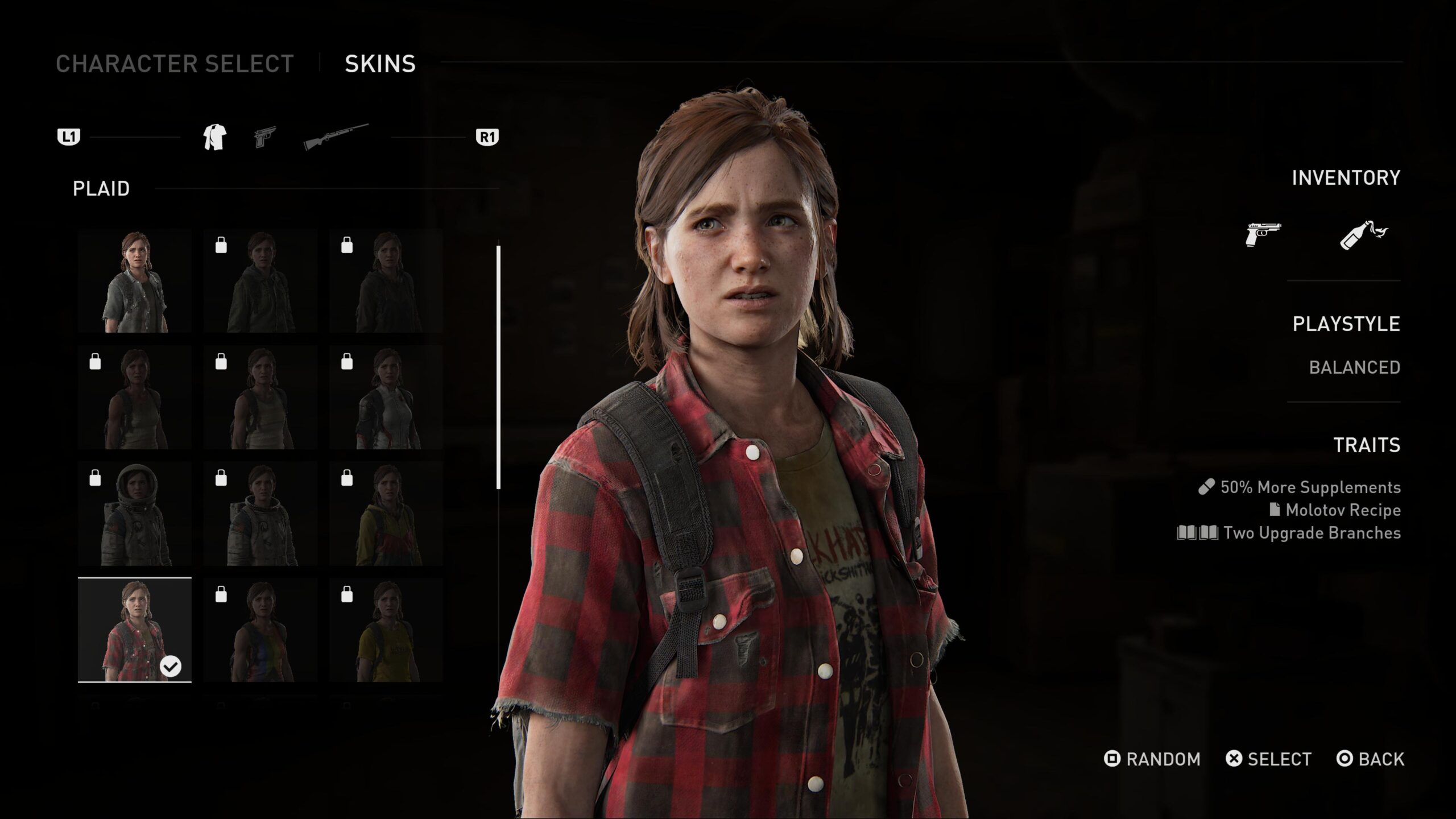The height and width of the screenshot is (819, 1456).
Task: Click the pistol inventory icon
Action: click(x=1263, y=234)
